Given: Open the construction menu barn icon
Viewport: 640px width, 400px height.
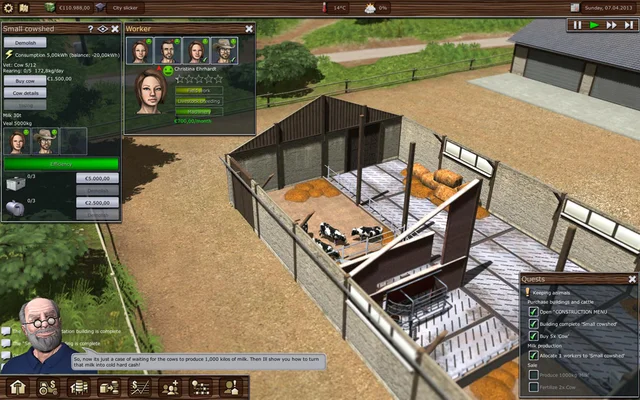Looking at the screenshot, I should (18, 387).
